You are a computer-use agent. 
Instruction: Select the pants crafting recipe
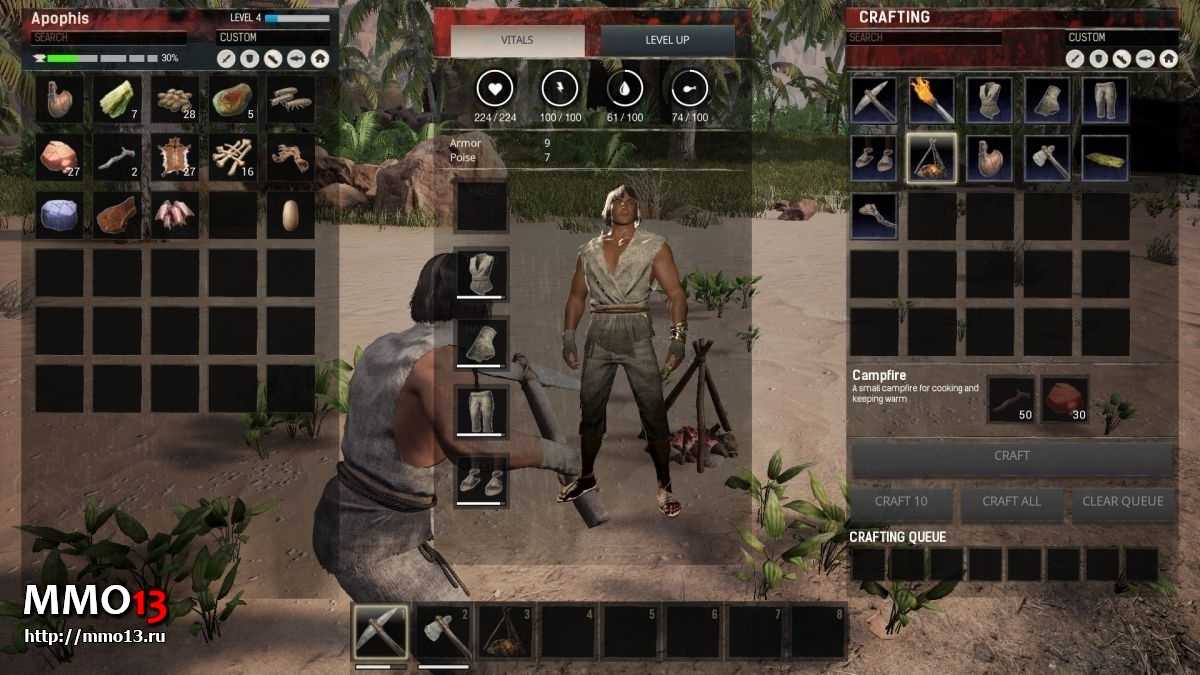tap(1105, 100)
